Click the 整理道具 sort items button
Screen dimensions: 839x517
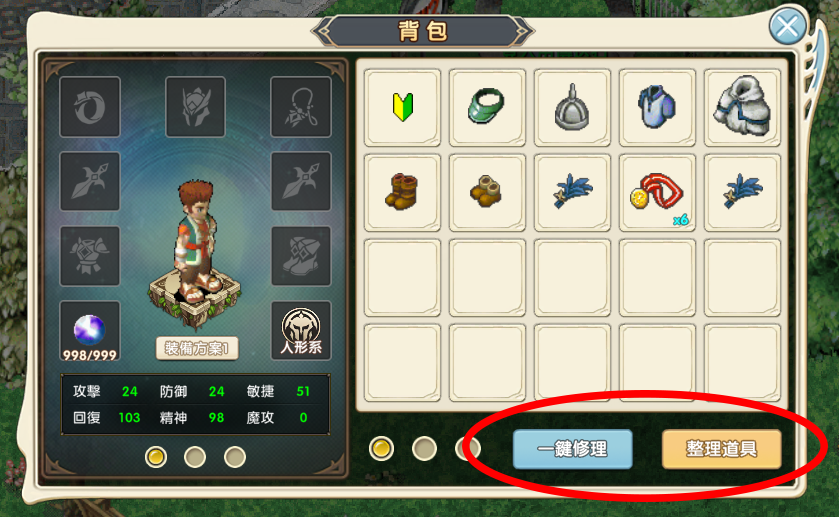click(x=721, y=449)
